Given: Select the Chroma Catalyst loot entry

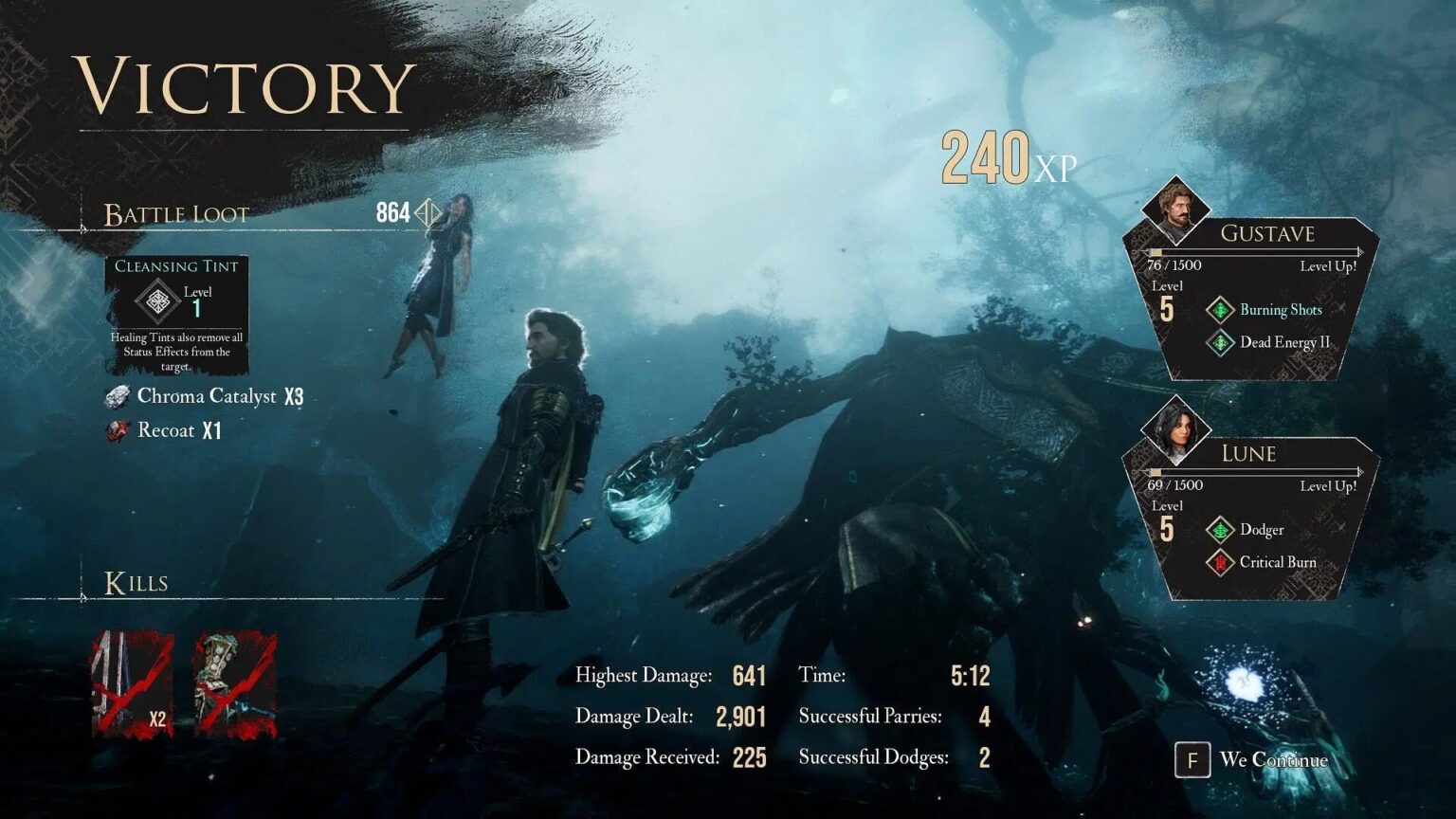Looking at the screenshot, I should 206,396.
